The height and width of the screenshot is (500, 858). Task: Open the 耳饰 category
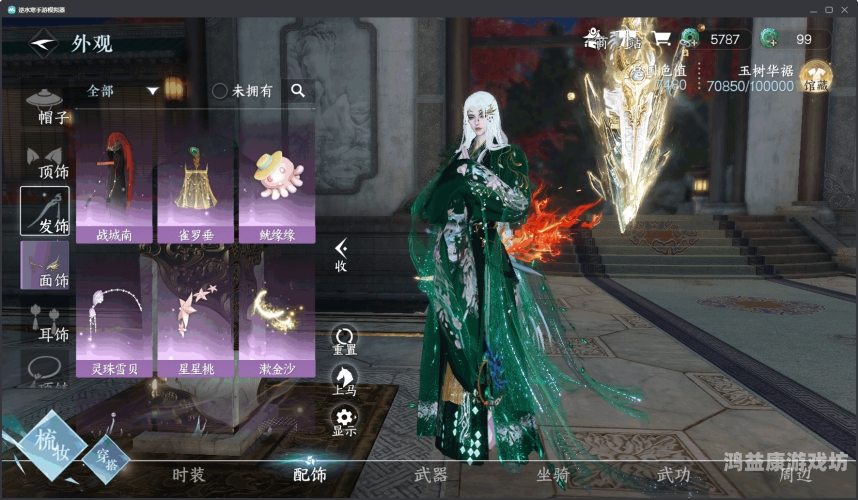(46, 322)
